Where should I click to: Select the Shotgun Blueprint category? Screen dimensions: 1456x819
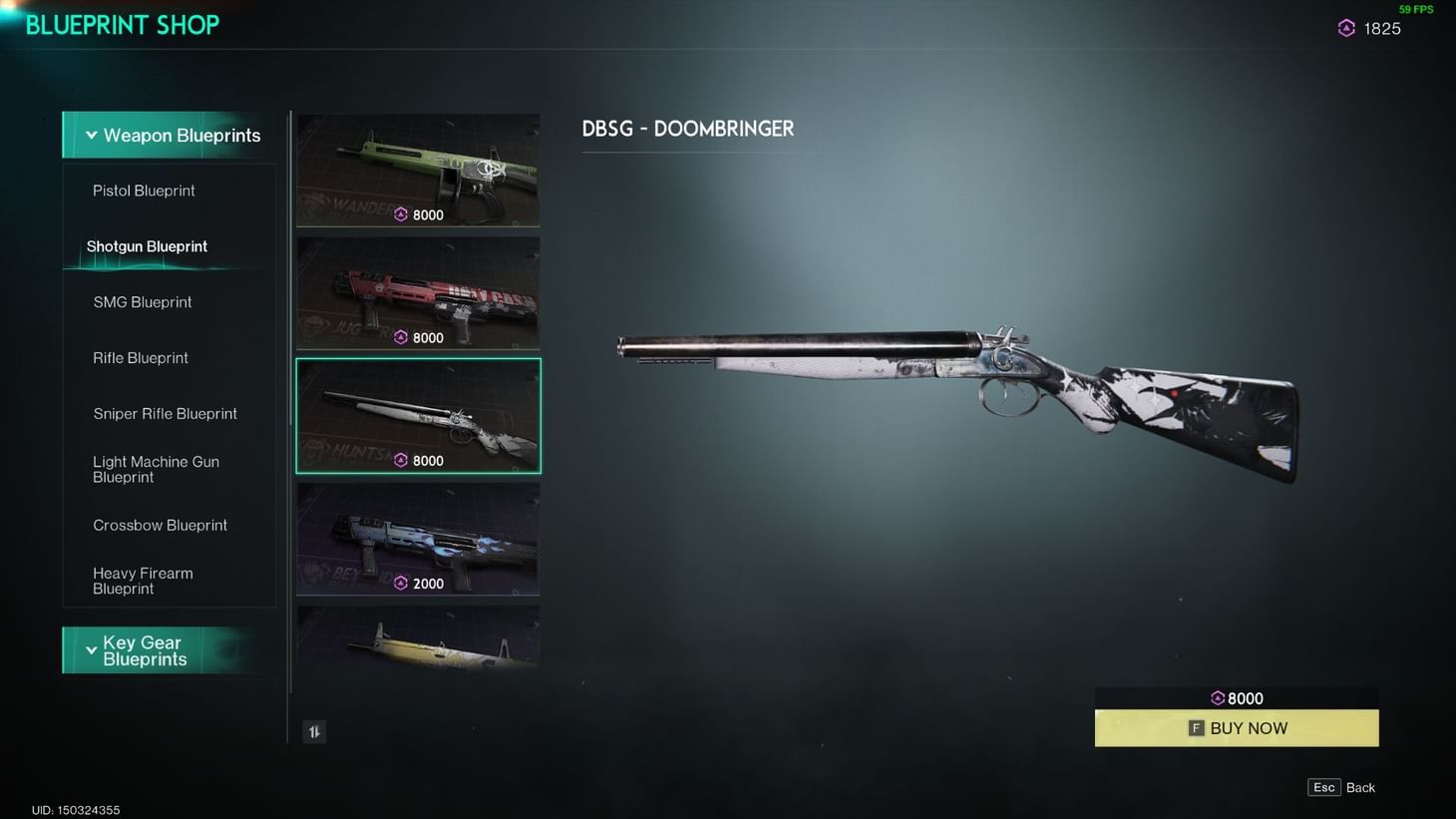click(146, 246)
